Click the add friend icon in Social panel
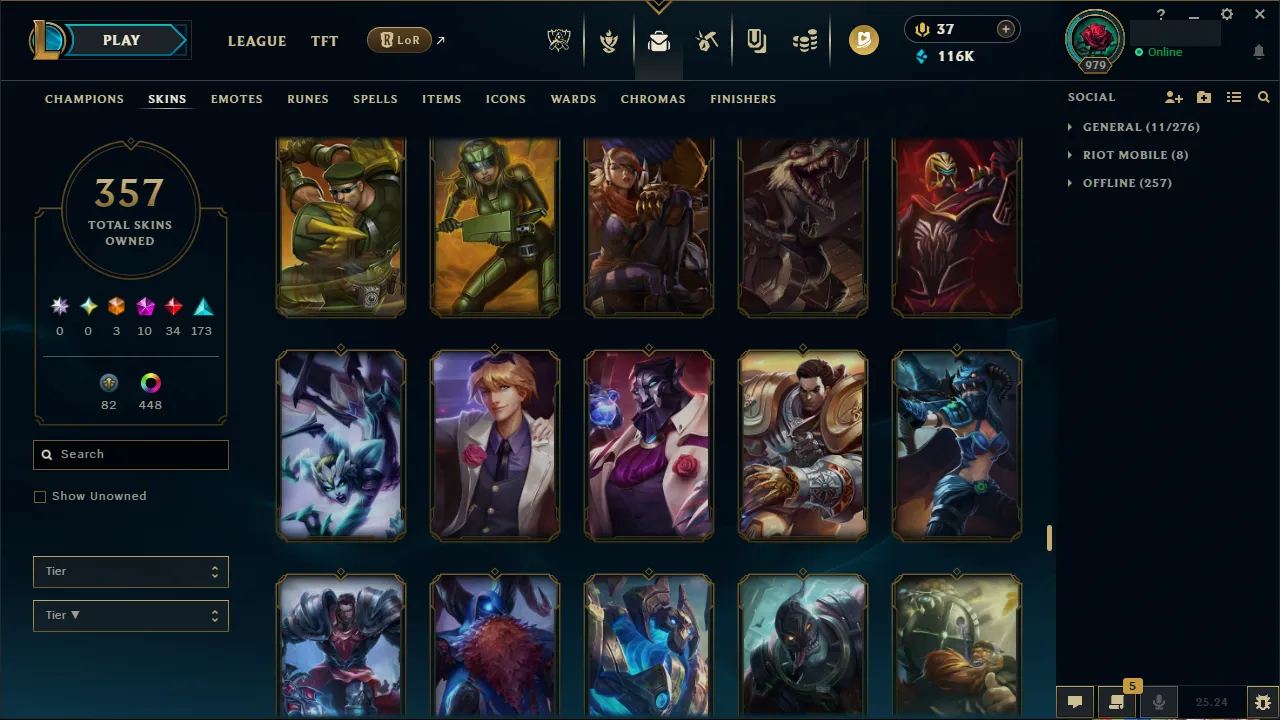This screenshot has height=720, width=1280. tap(1174, 97)
